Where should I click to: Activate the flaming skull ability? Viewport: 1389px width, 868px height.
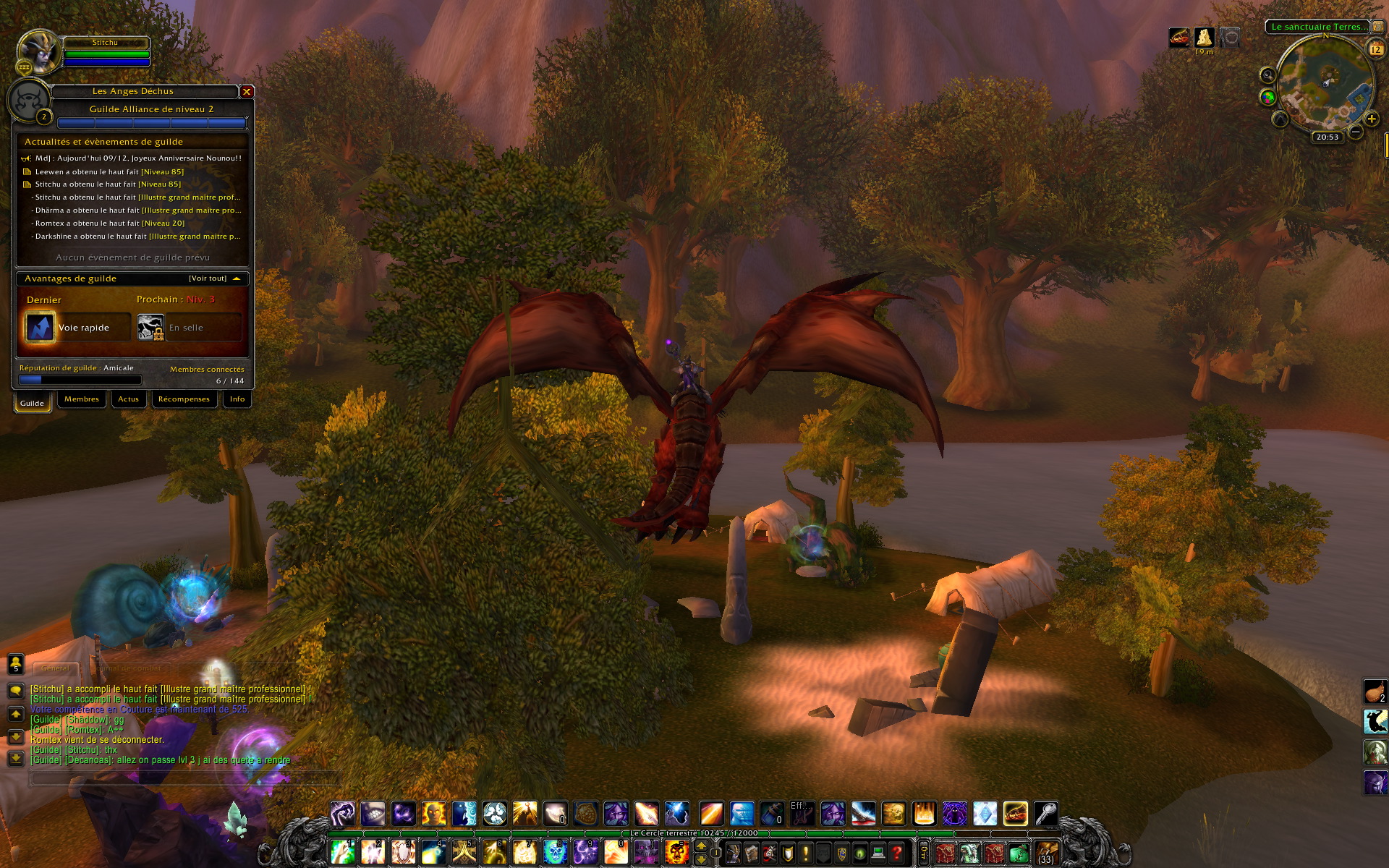click(x=677, y=853)
